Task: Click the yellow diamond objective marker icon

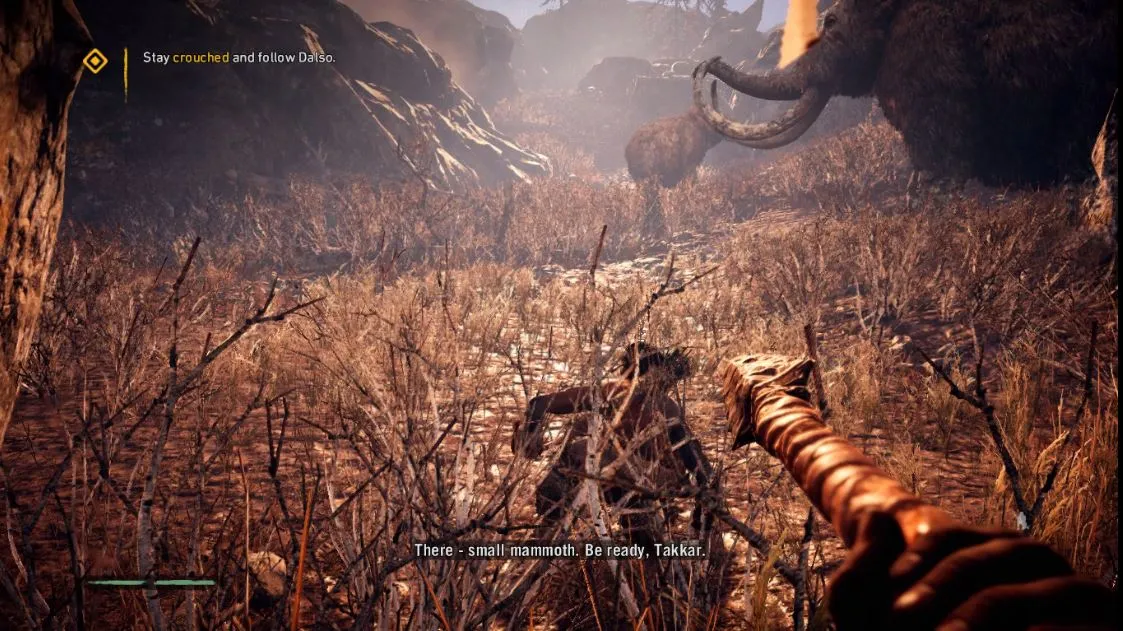Action: coord(95,61)
